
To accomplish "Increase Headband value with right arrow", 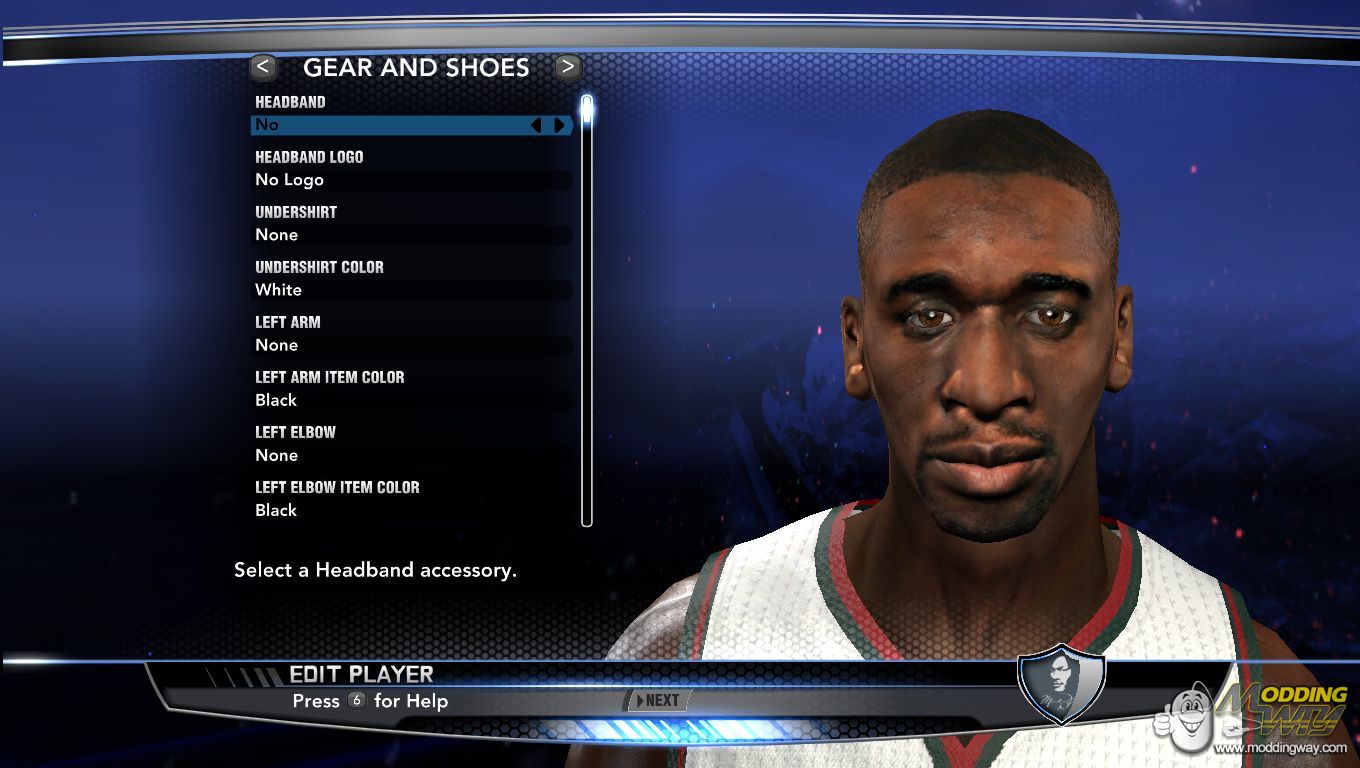I will (x=559, y=125).
